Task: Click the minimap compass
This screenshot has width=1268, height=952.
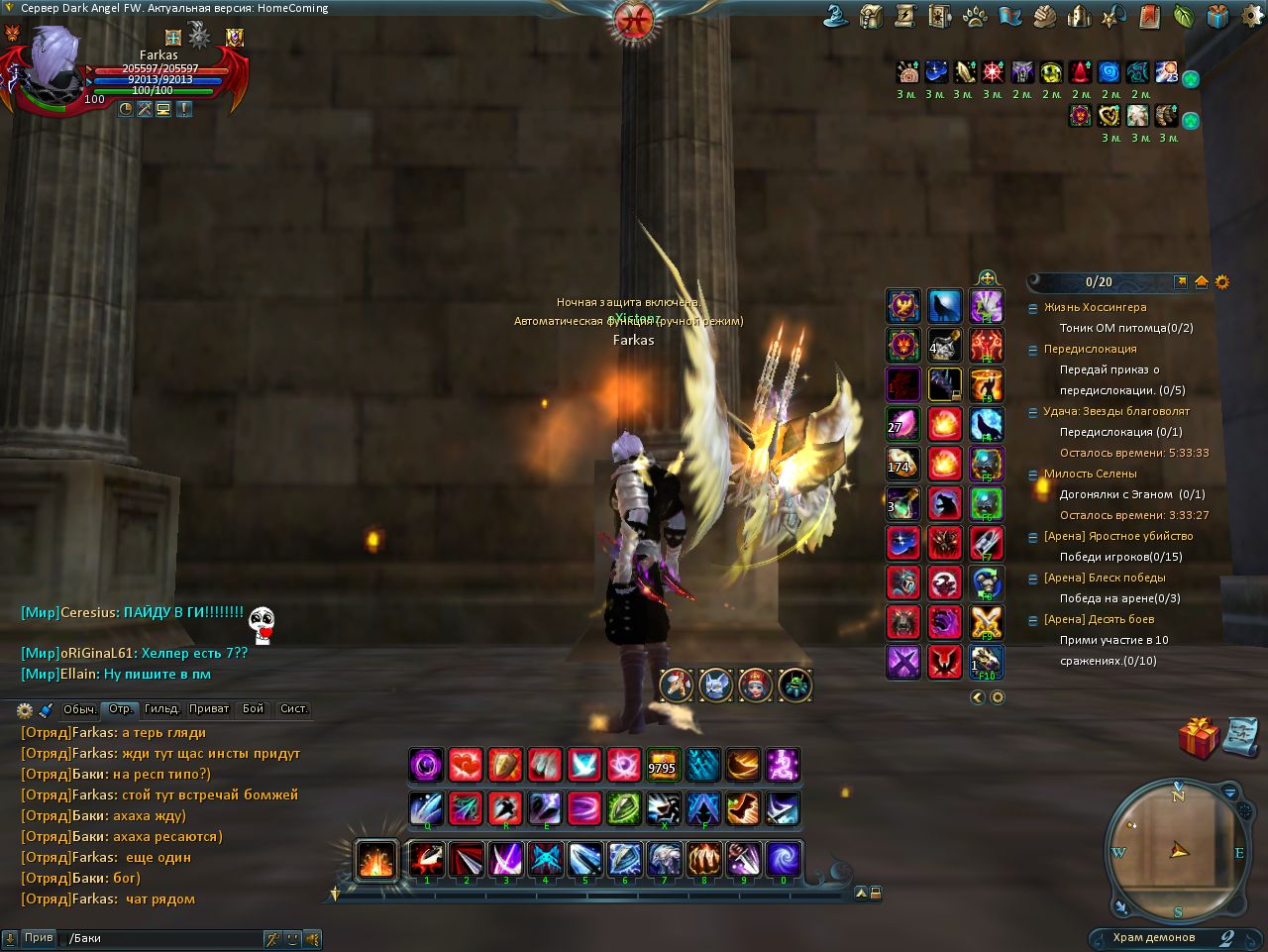Action: pyautogui.click(x=1179, y=849)
